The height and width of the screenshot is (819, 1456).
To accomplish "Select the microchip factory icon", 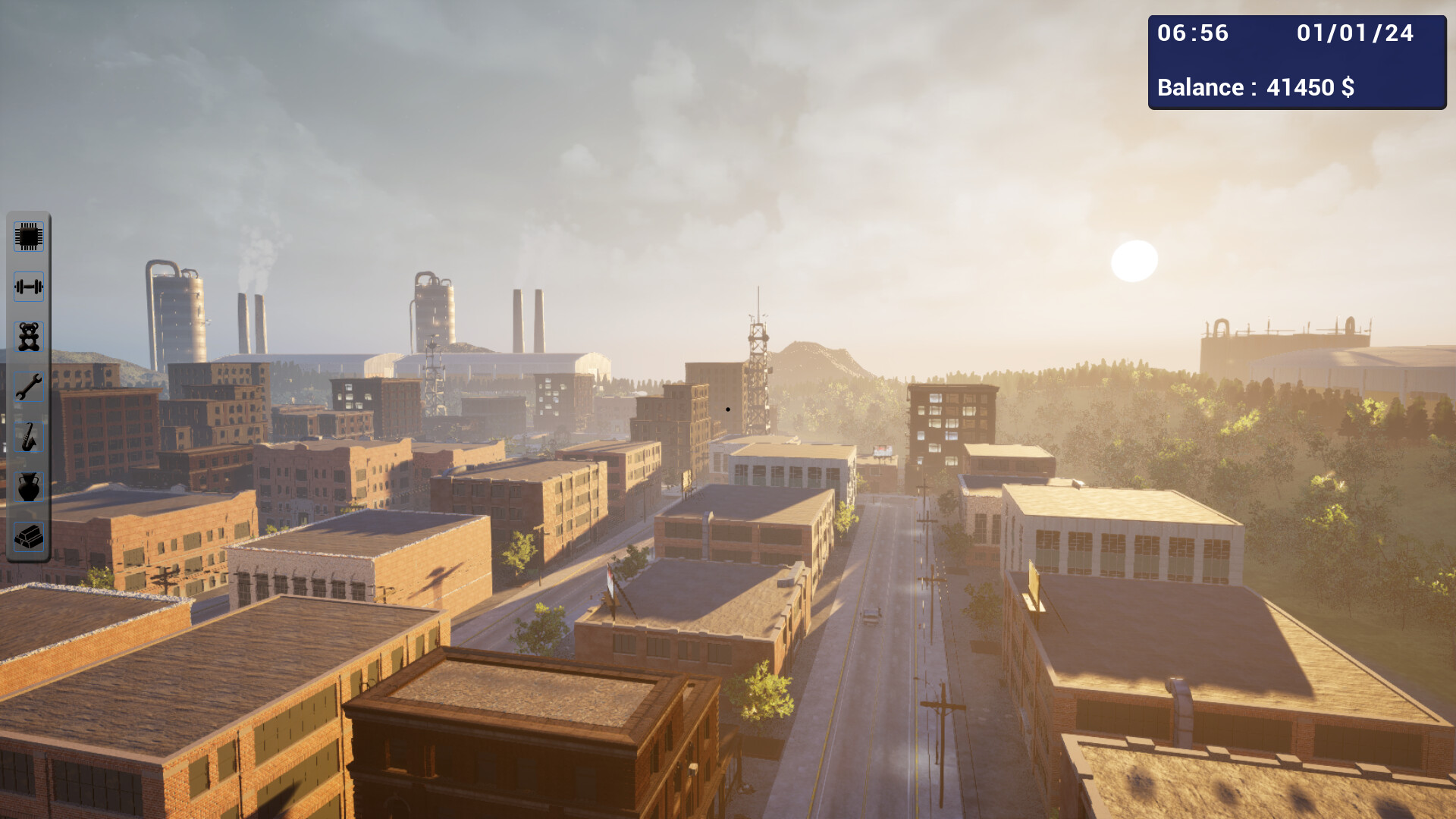I will (28, 237).
